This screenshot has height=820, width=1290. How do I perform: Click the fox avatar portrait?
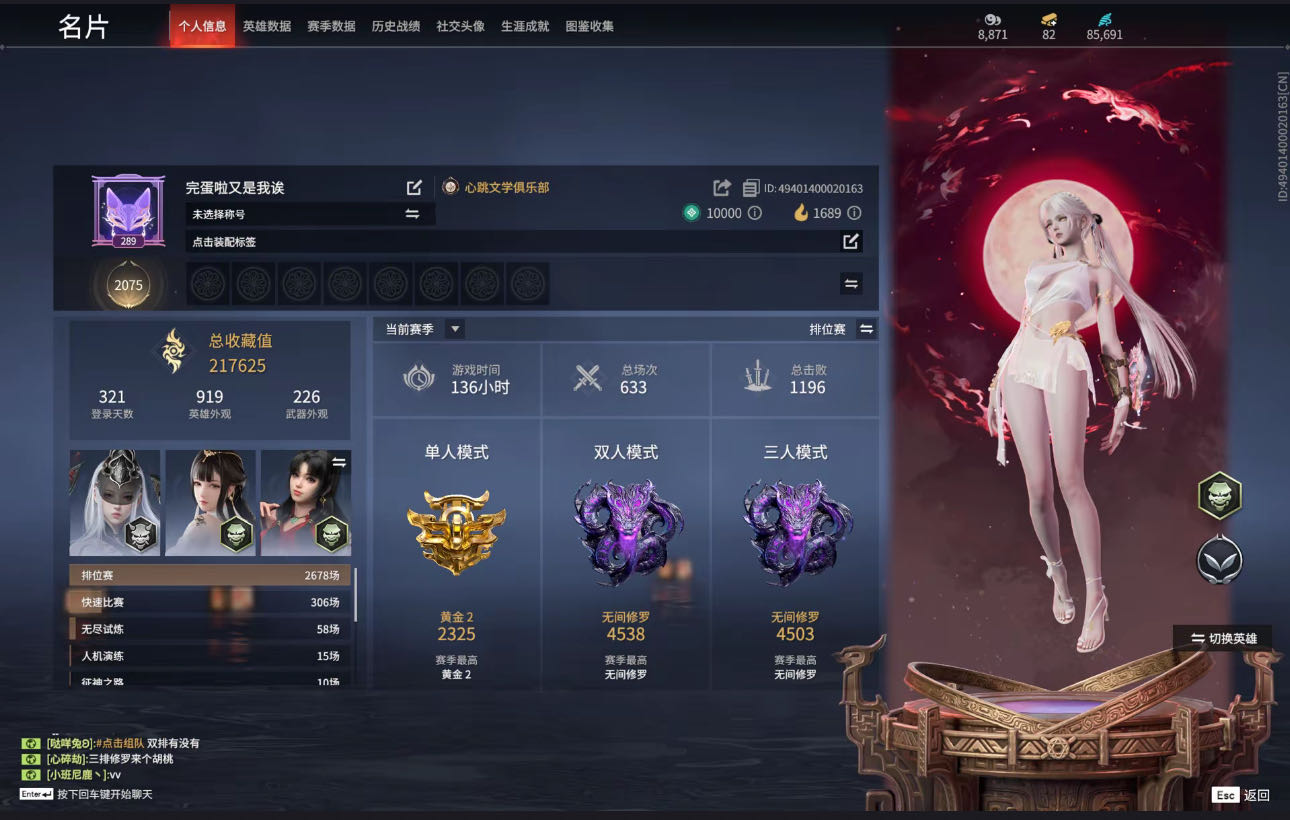[128, 209]
